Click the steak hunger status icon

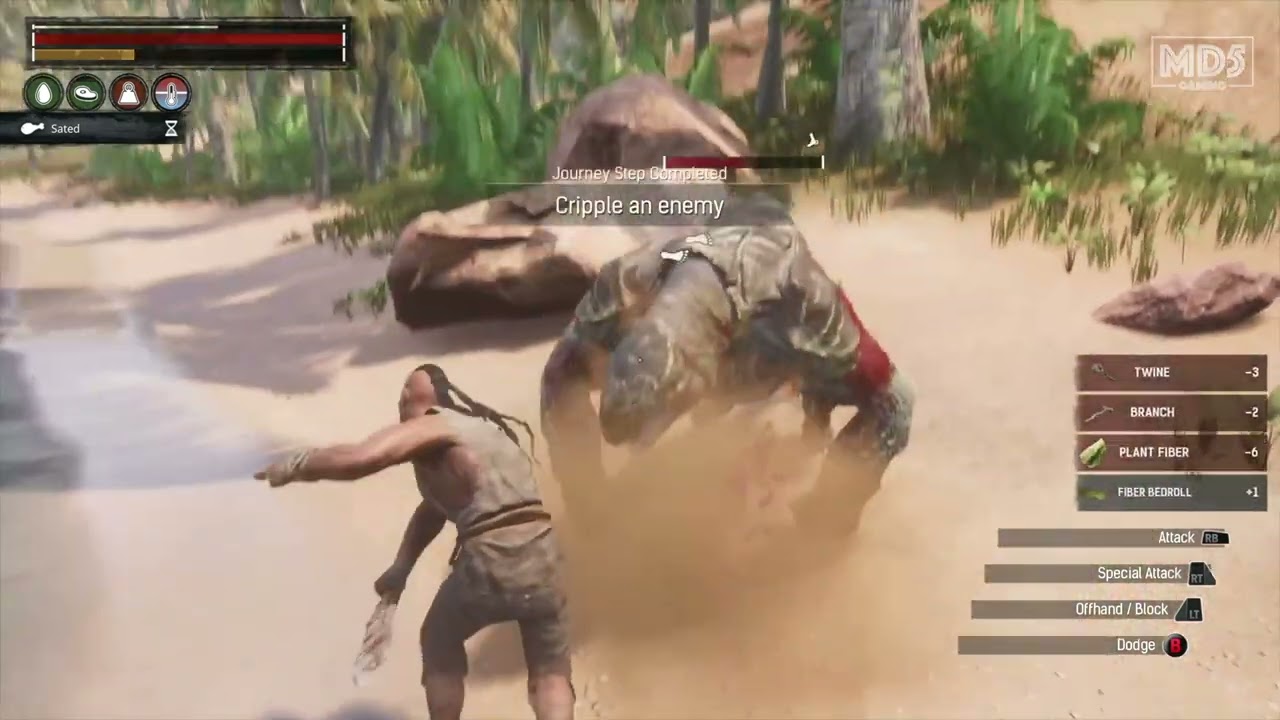(86, 93)
